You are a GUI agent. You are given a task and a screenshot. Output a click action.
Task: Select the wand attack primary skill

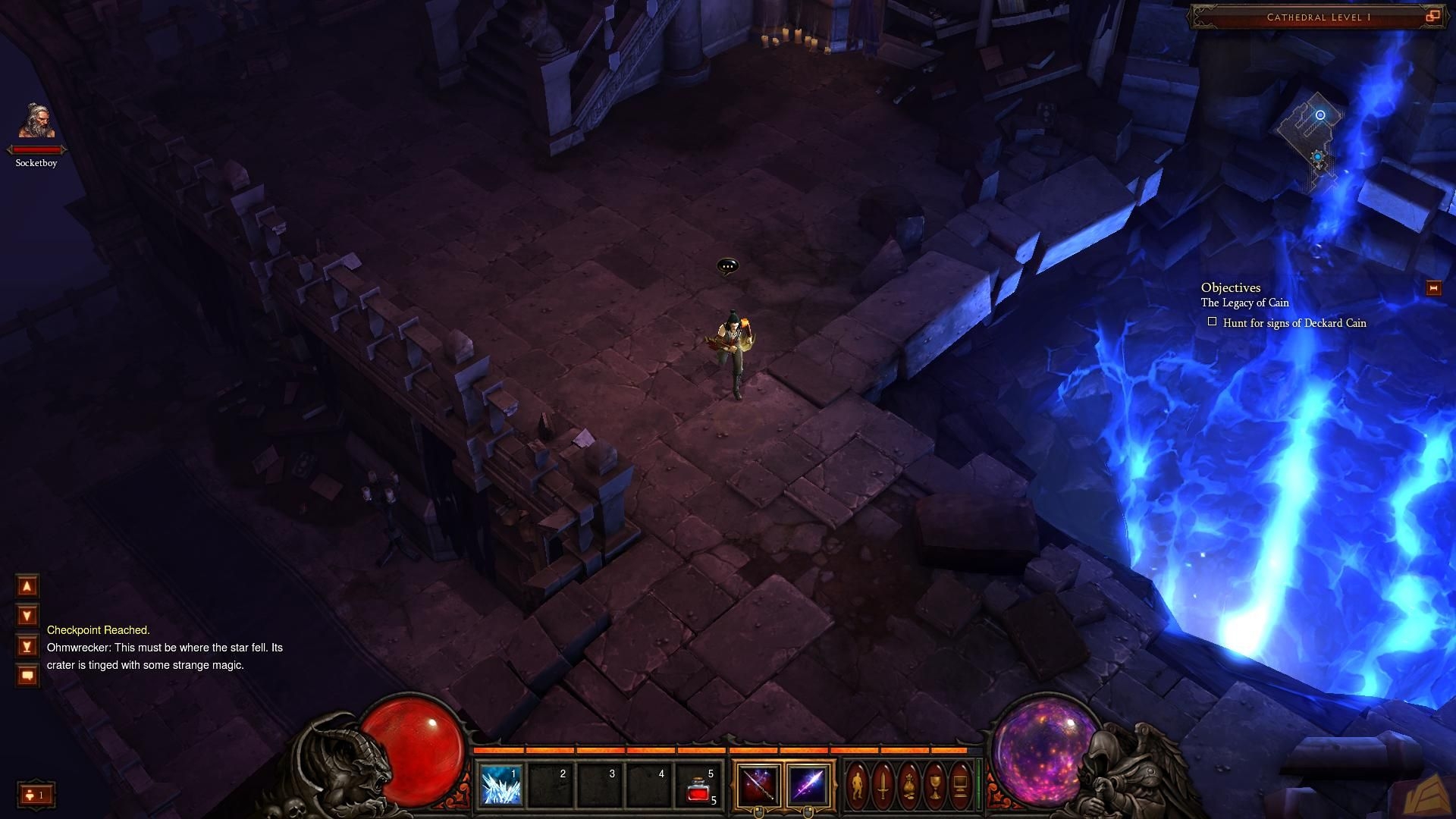point(758,785)
